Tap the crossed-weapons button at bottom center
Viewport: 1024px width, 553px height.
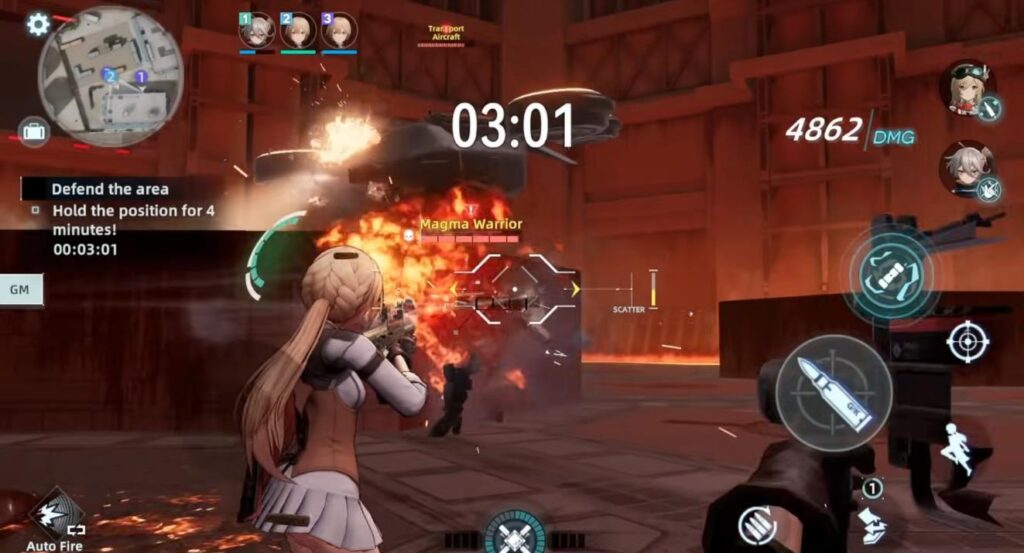point(516,533)
